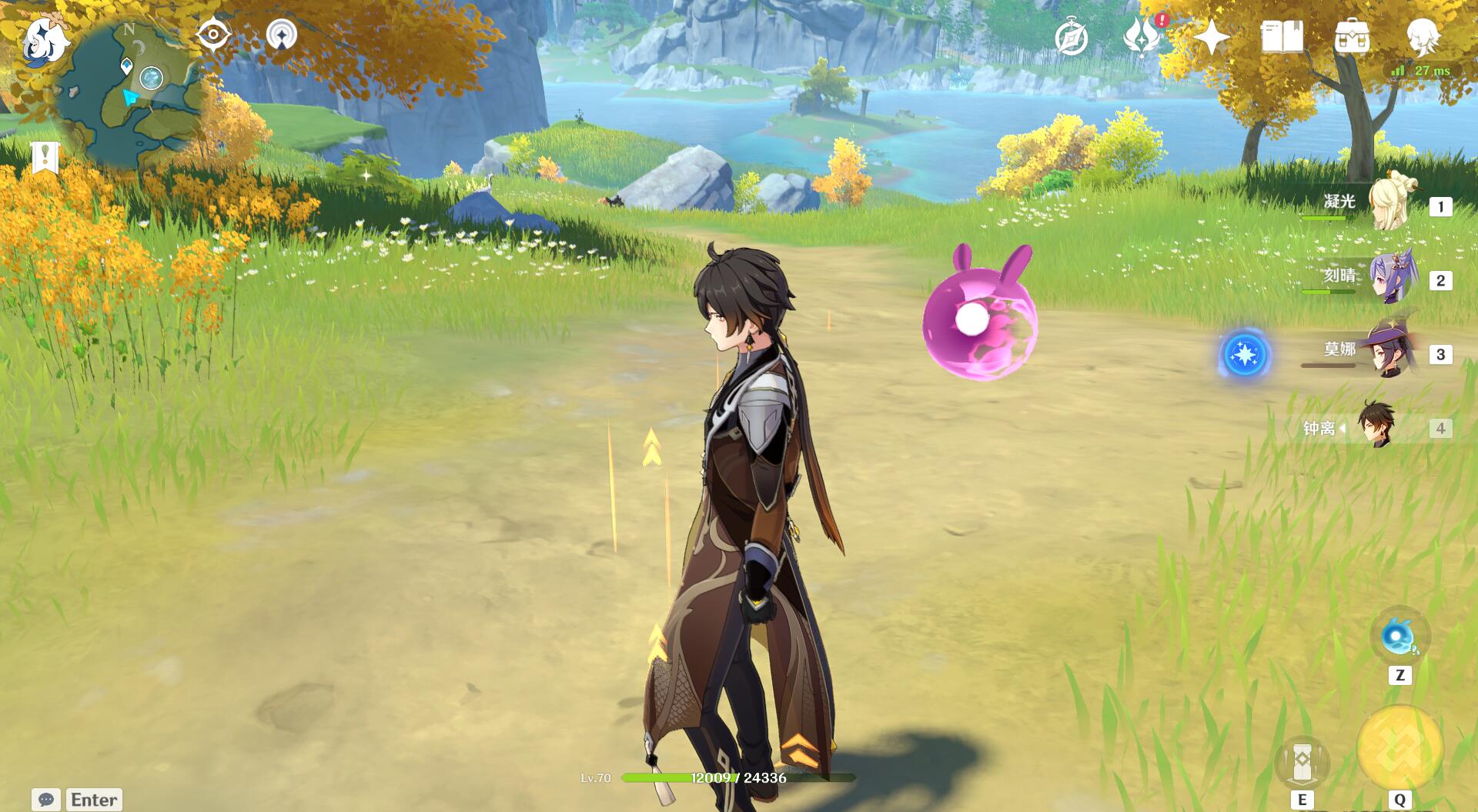
Task: Open the Wish four-pointed star icon
Action: tap(1212, 37)
